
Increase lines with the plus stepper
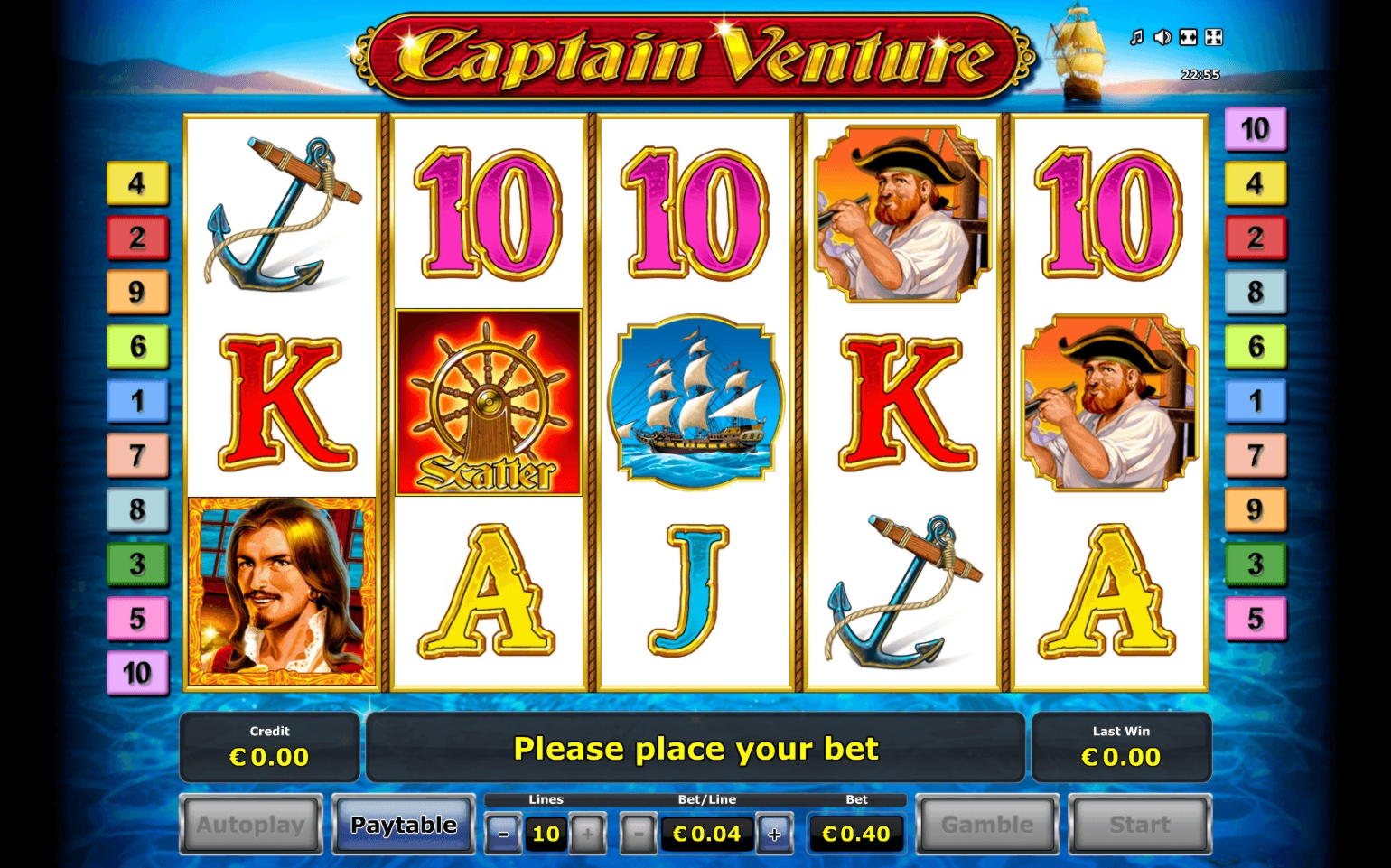[x=589, y=833]
